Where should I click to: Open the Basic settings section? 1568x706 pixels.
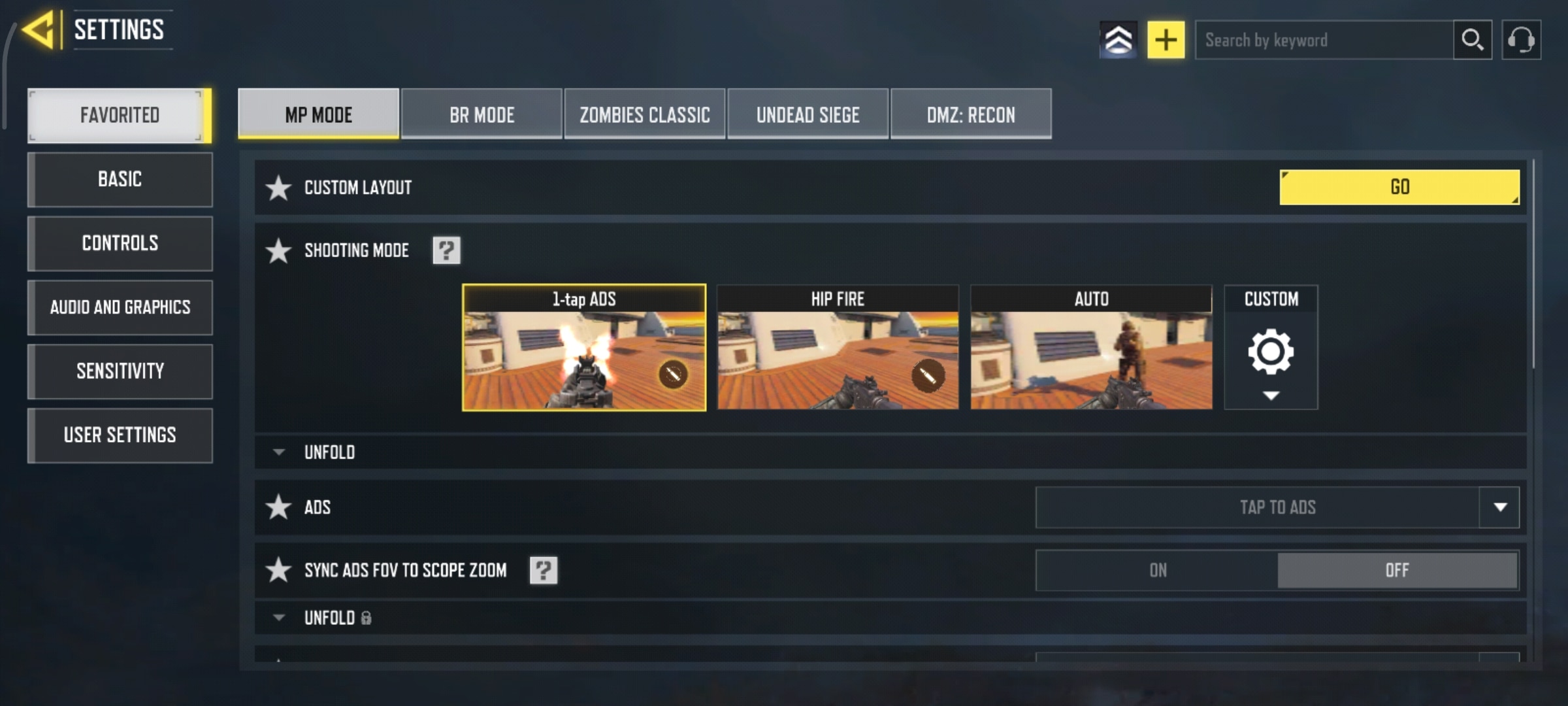coord(120,179)
